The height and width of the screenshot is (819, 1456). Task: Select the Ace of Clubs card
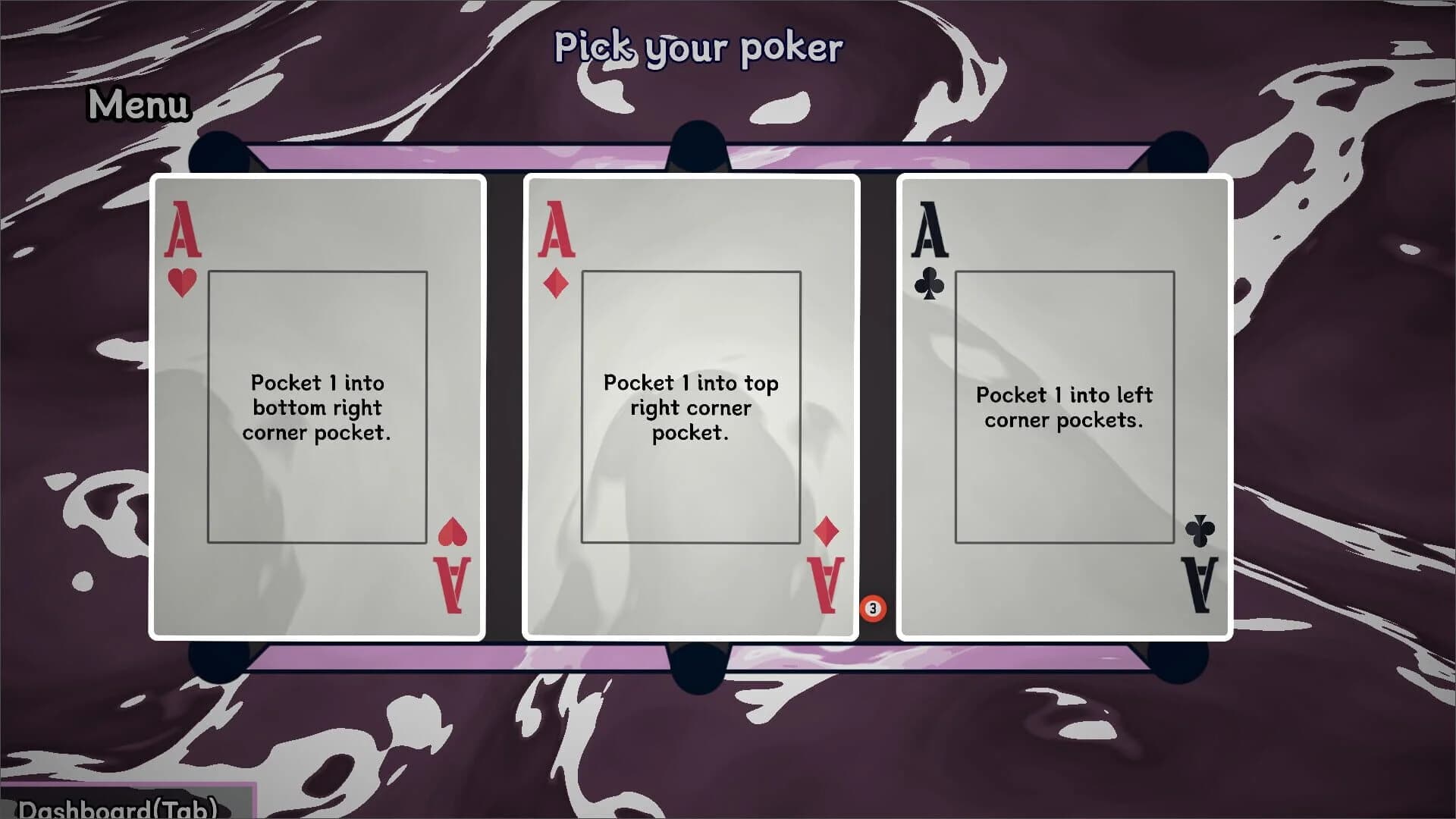(x=1064, y=407)
